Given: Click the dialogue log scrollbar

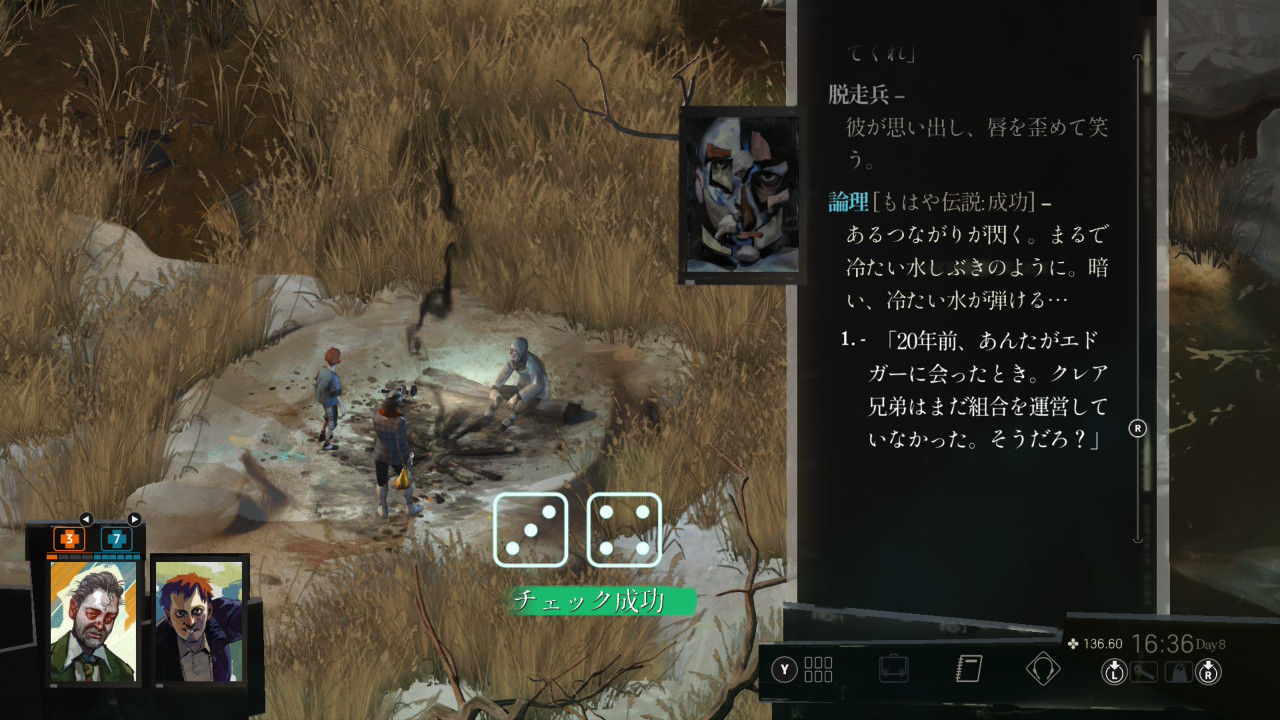Looking at the screenshot, I should click(x=1137, y=300).
